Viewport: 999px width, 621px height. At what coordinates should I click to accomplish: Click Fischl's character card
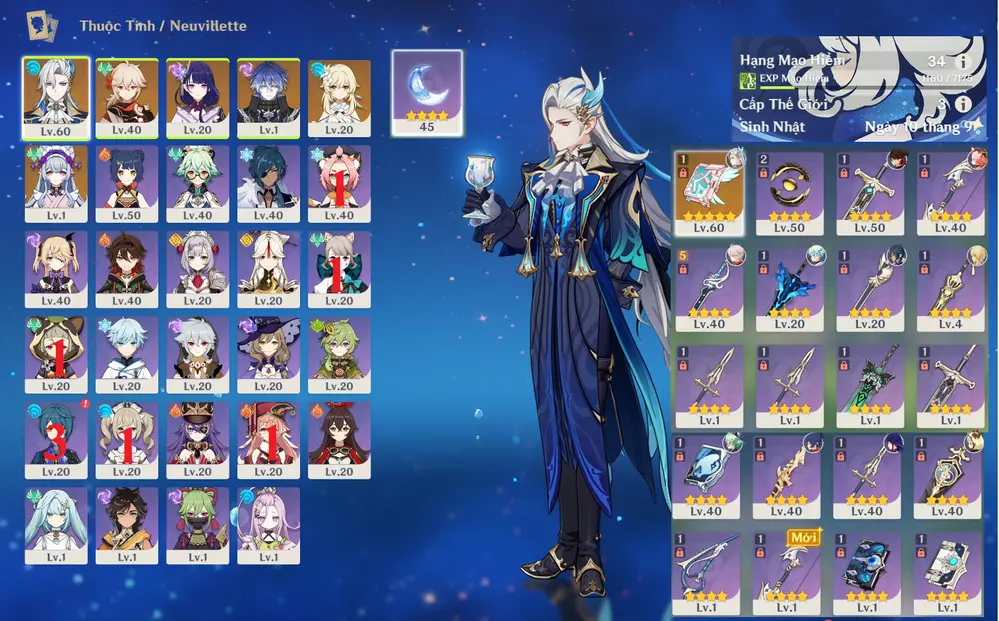[56, 268]
